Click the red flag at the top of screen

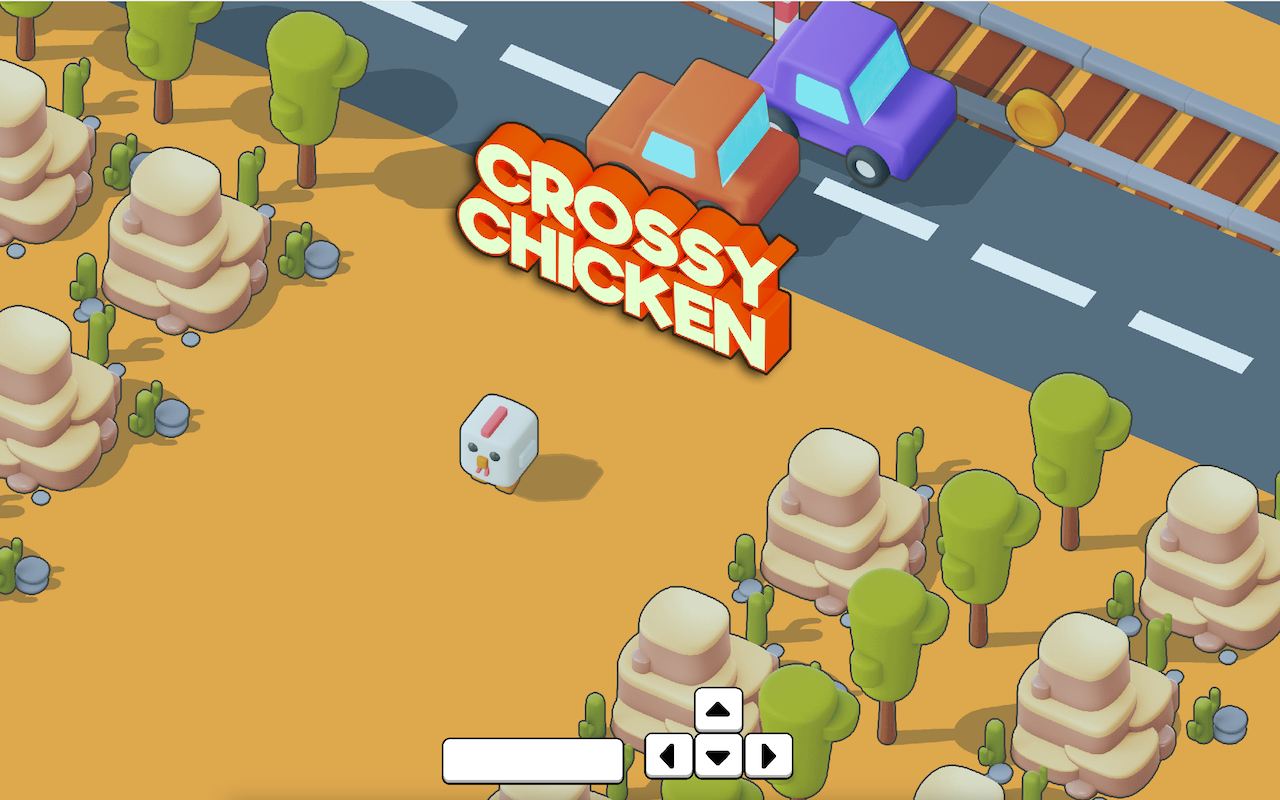click(787, 12)
